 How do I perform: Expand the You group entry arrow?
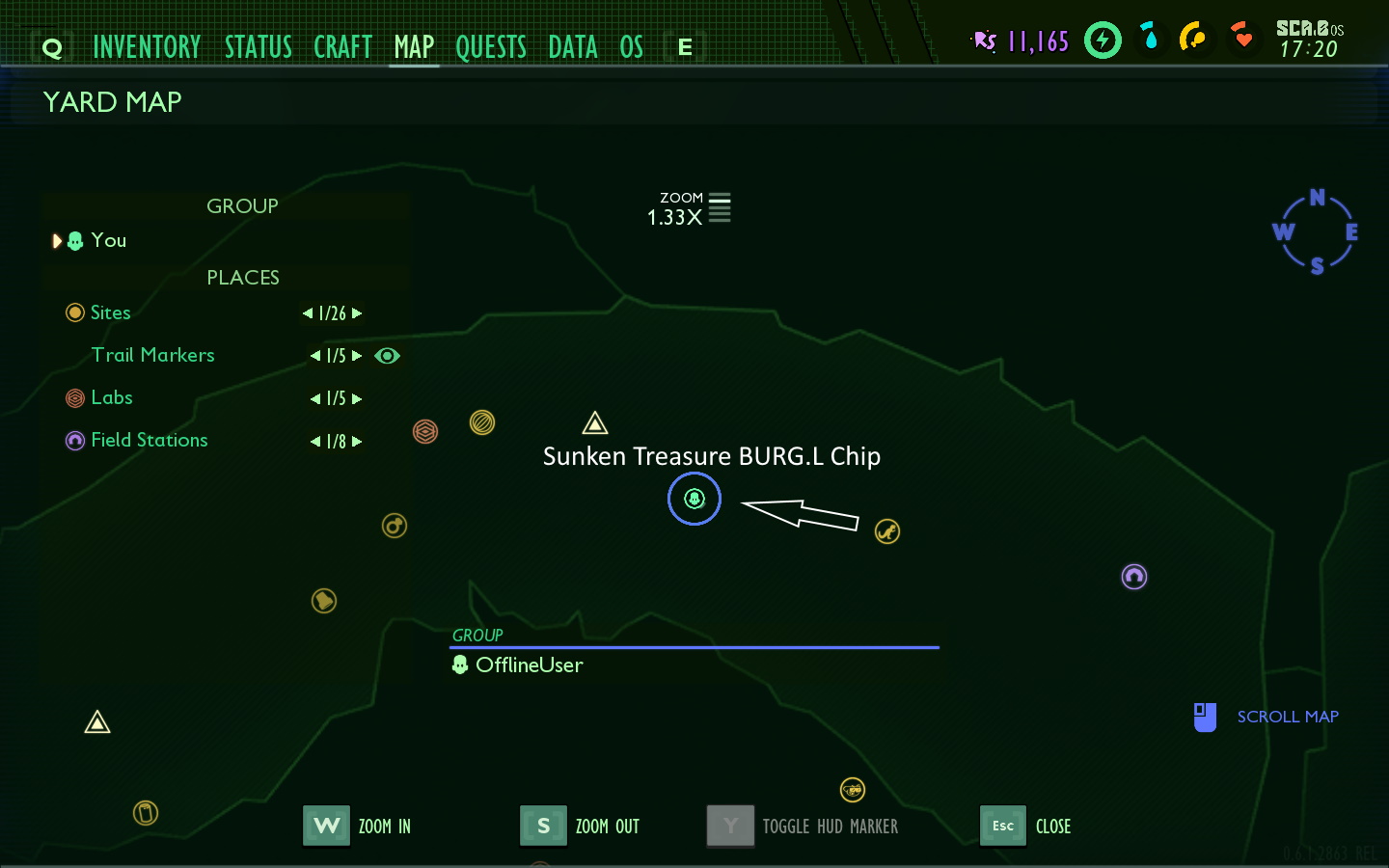point(57,240)
